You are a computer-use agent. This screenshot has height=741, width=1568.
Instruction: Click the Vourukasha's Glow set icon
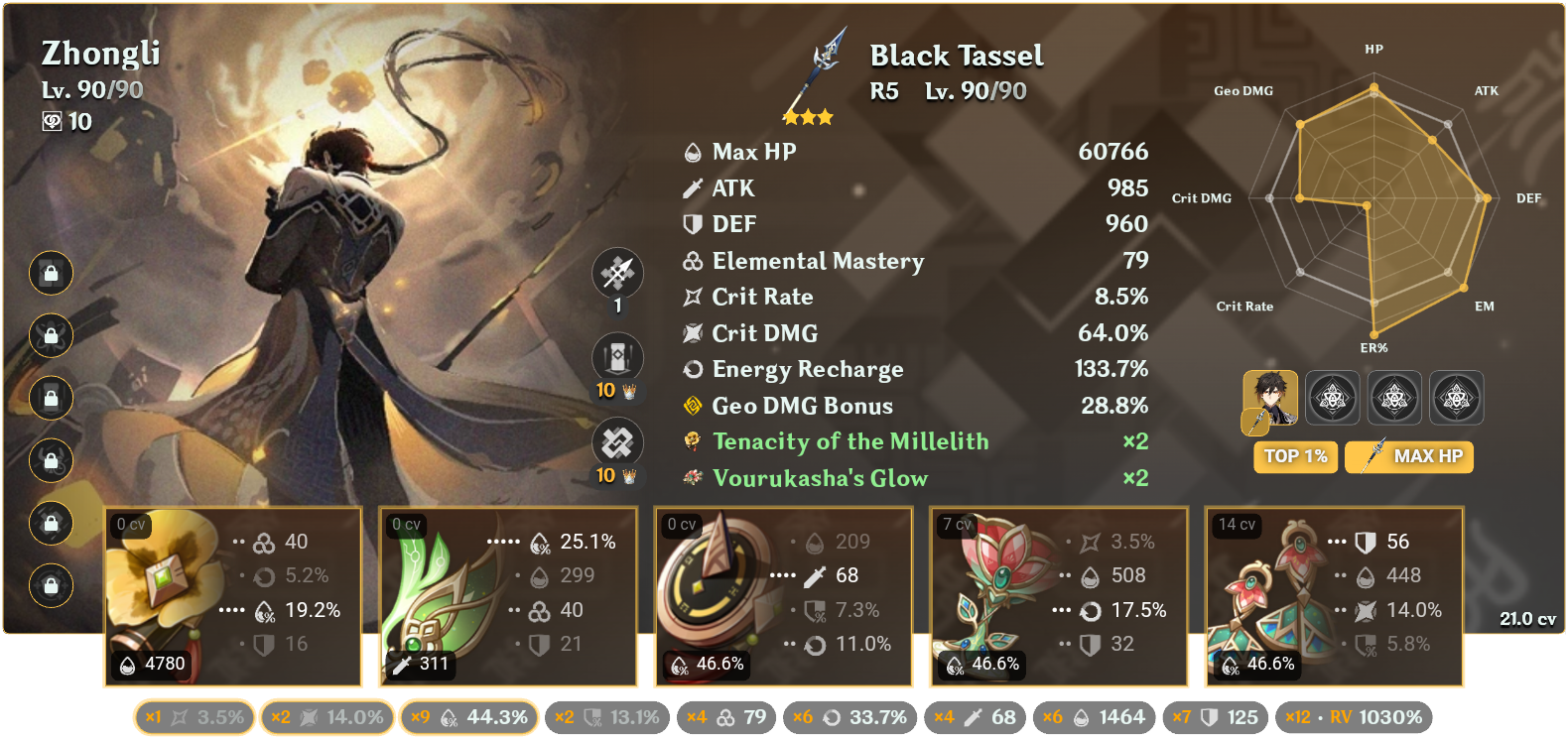click(692, 477)
